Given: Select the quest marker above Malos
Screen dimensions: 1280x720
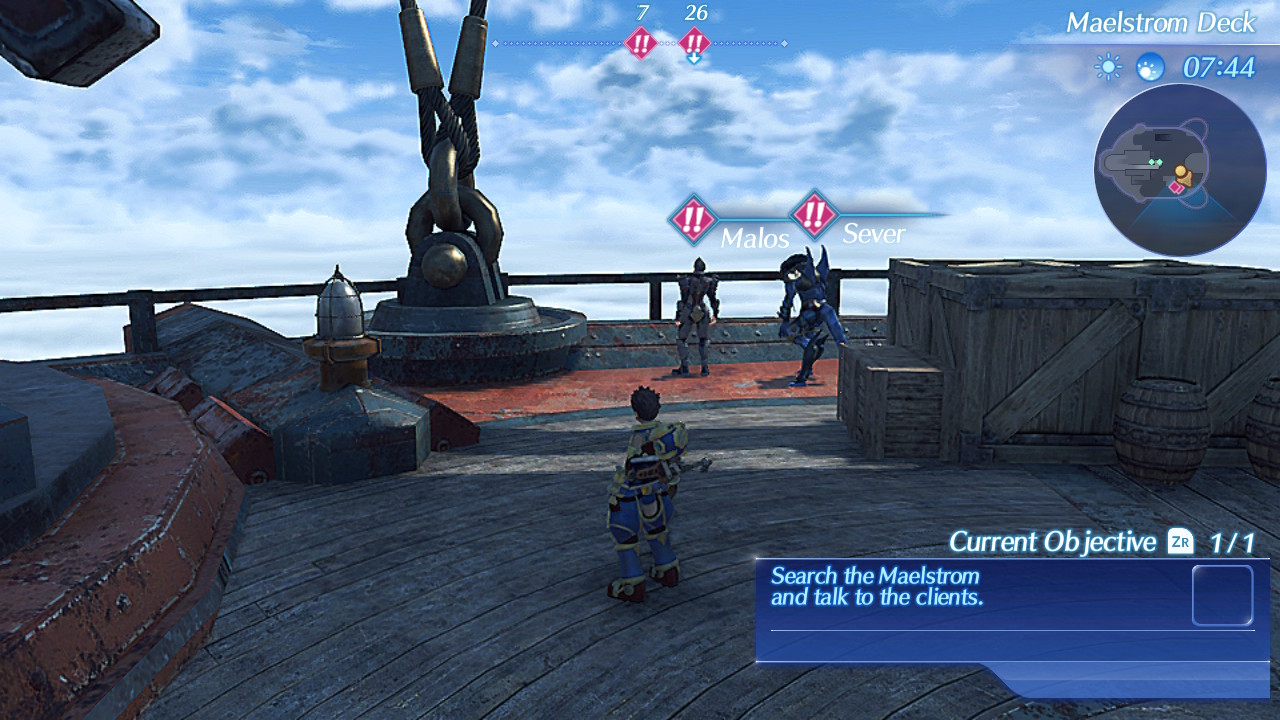Looking at the screenshot, I should 692,219.
